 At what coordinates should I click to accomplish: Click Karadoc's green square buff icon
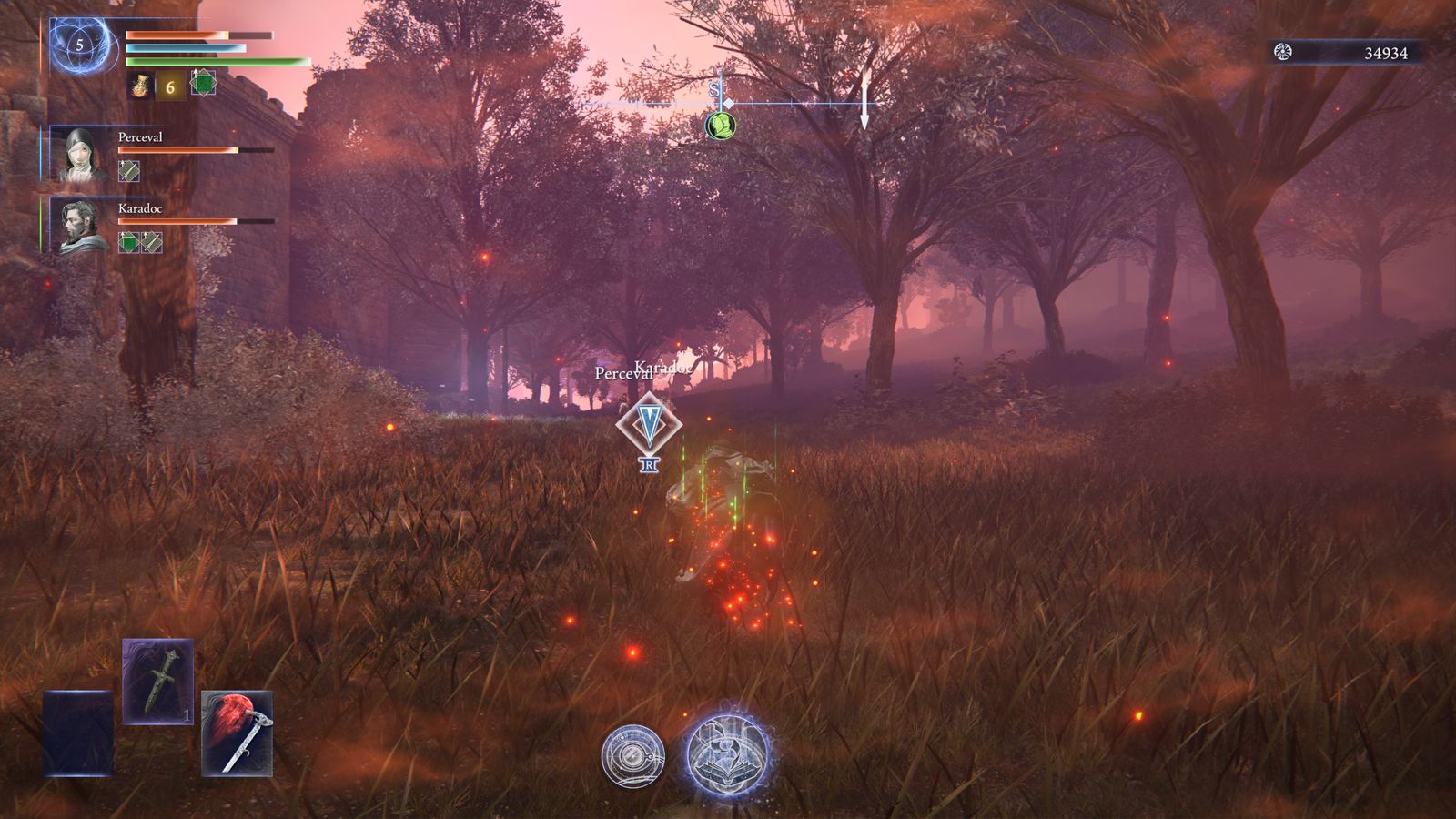pyautogui.click(x=129, y=242)
